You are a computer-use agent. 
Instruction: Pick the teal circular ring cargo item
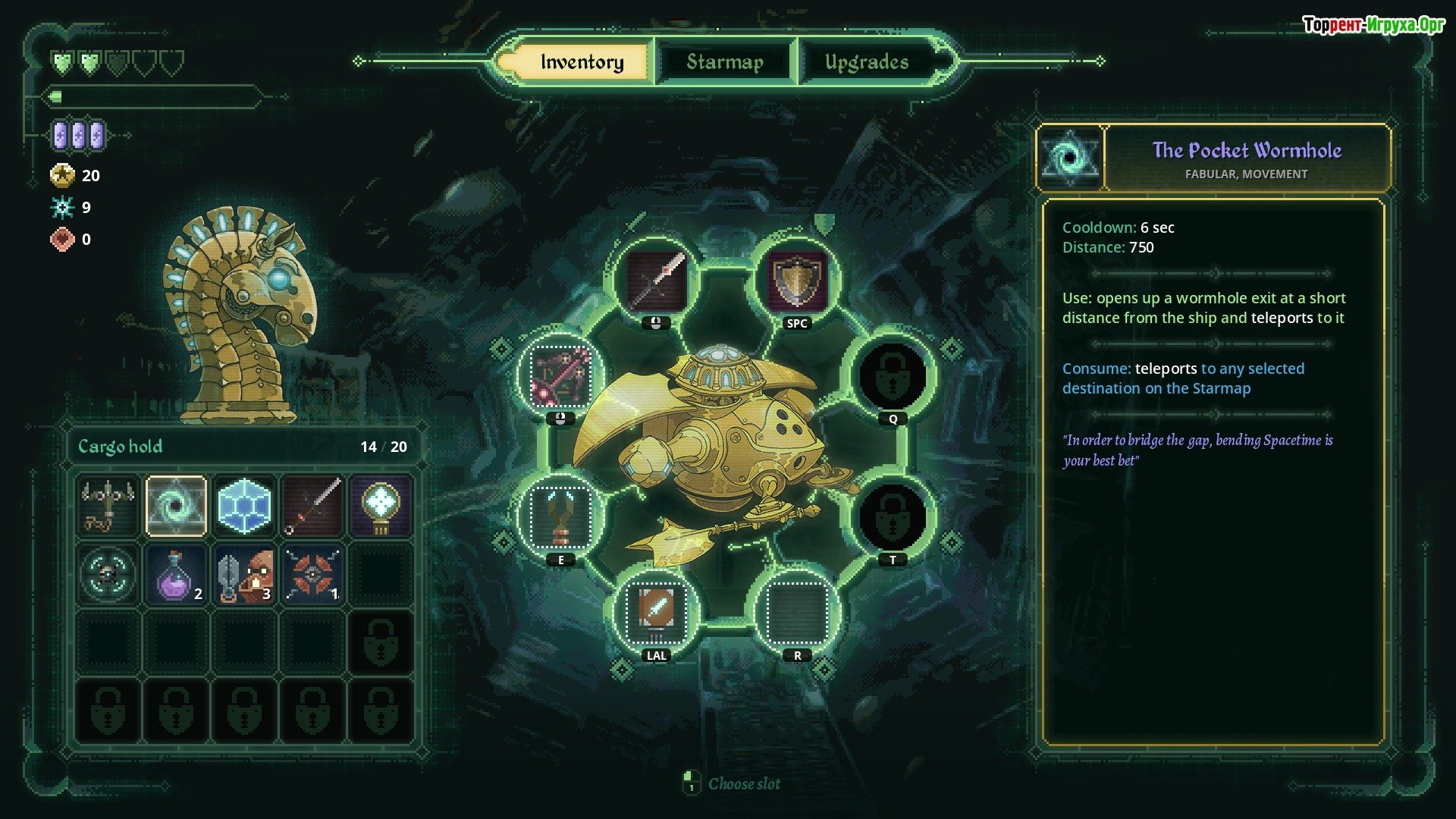pyautogui.click(x=108, y=574)
